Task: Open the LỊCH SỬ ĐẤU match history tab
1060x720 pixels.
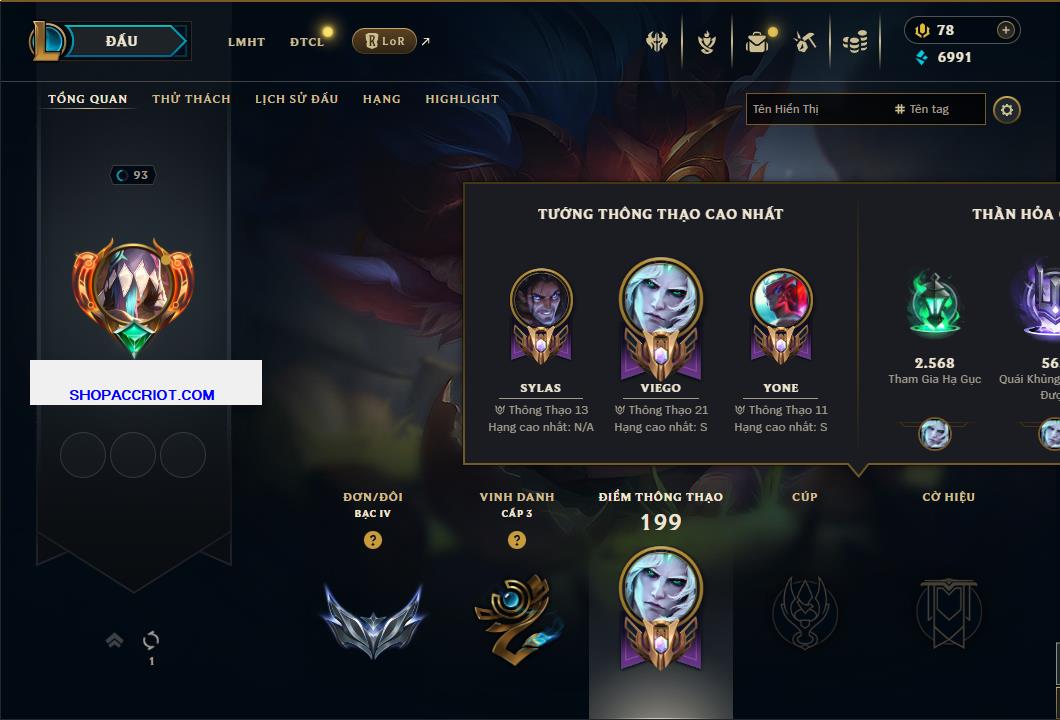Action: coord(296,99)
